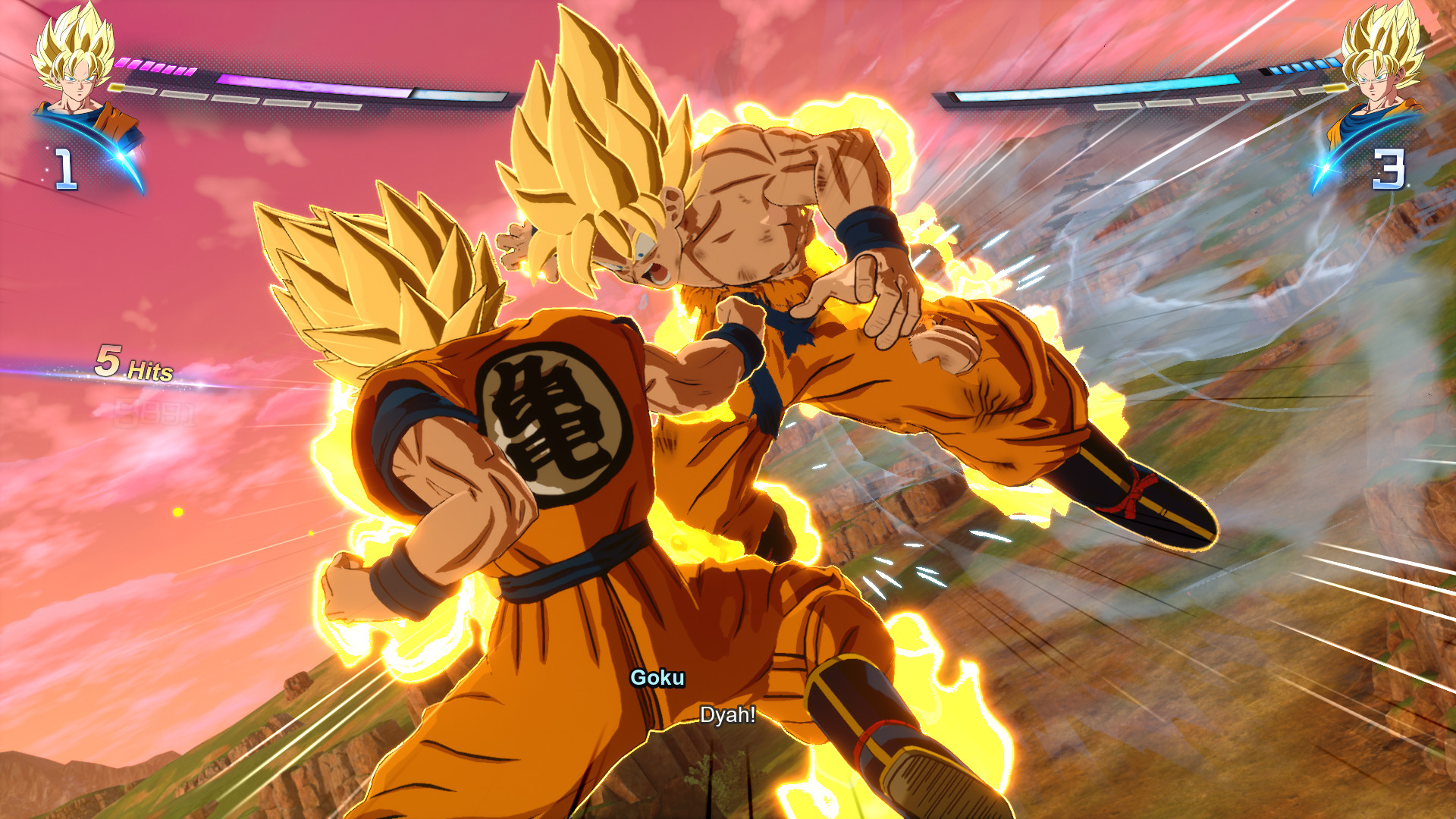Click the yellow skill stock indicator on the right gauge
Viewport: 1456px width, 819px height.
click(x=1334, y=88)
